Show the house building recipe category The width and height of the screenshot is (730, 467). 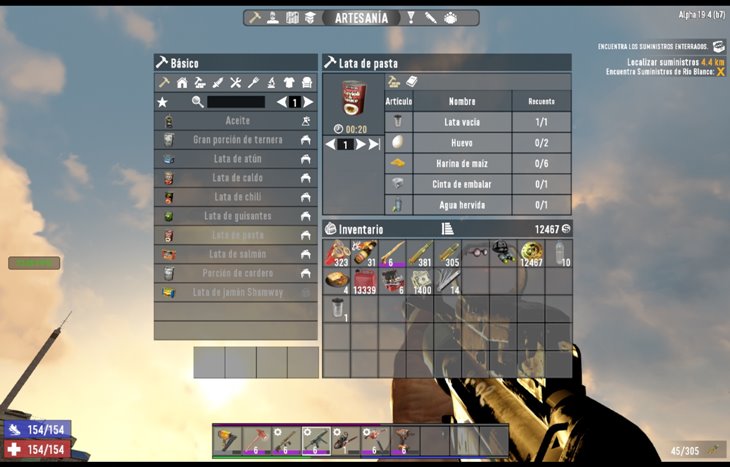pyautogui.click(x=182, y=82)
